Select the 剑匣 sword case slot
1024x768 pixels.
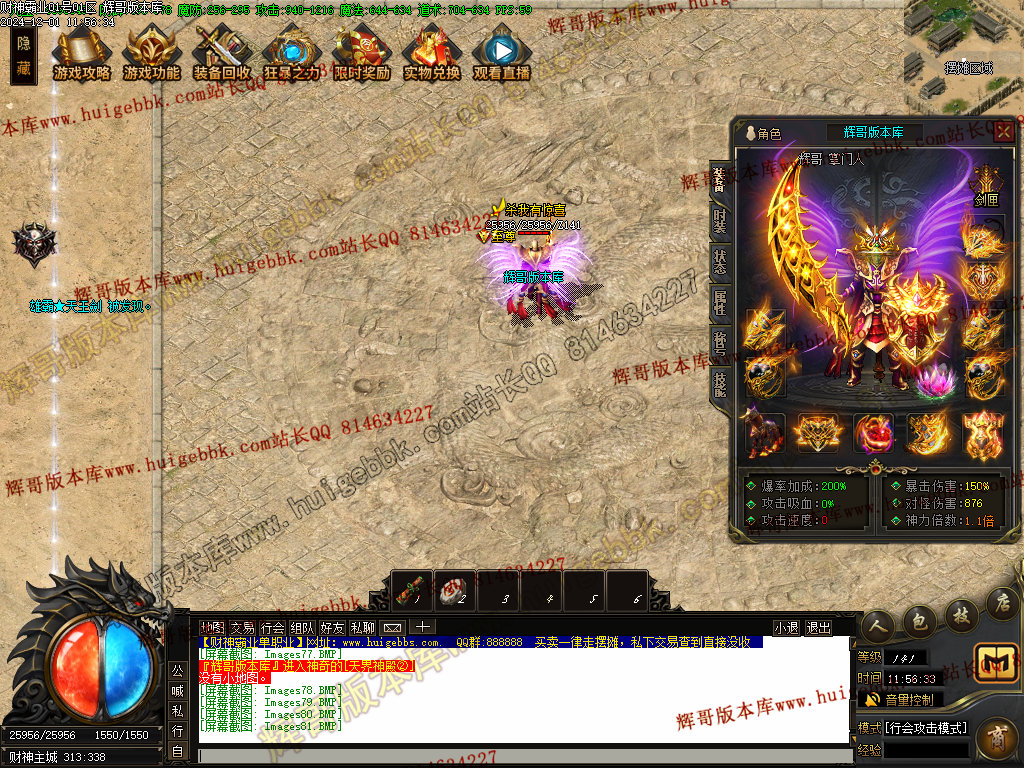pyautogui.click(x=986, y=187)
